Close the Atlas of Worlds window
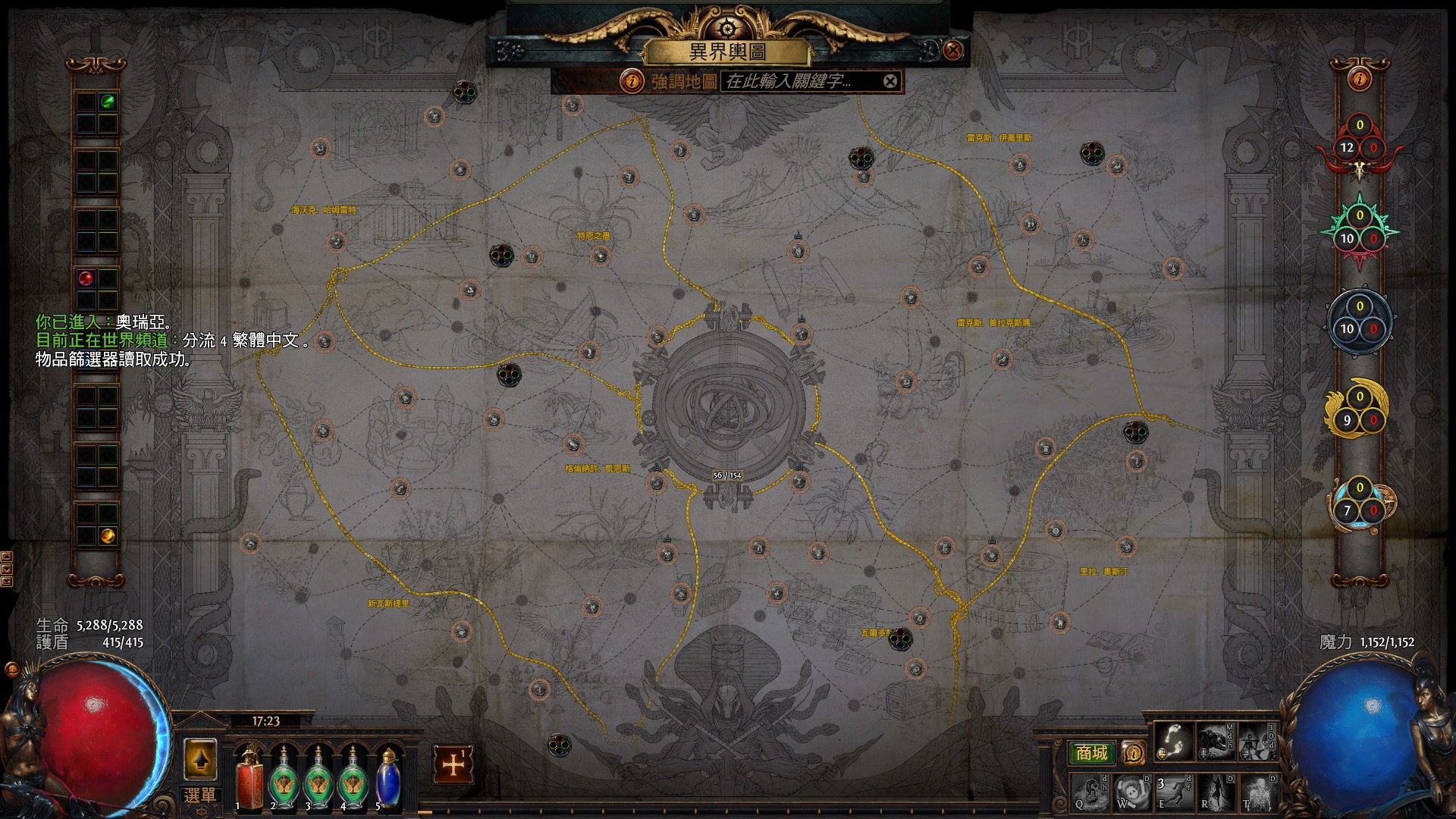1456x819 pixels. pos(953,50)
